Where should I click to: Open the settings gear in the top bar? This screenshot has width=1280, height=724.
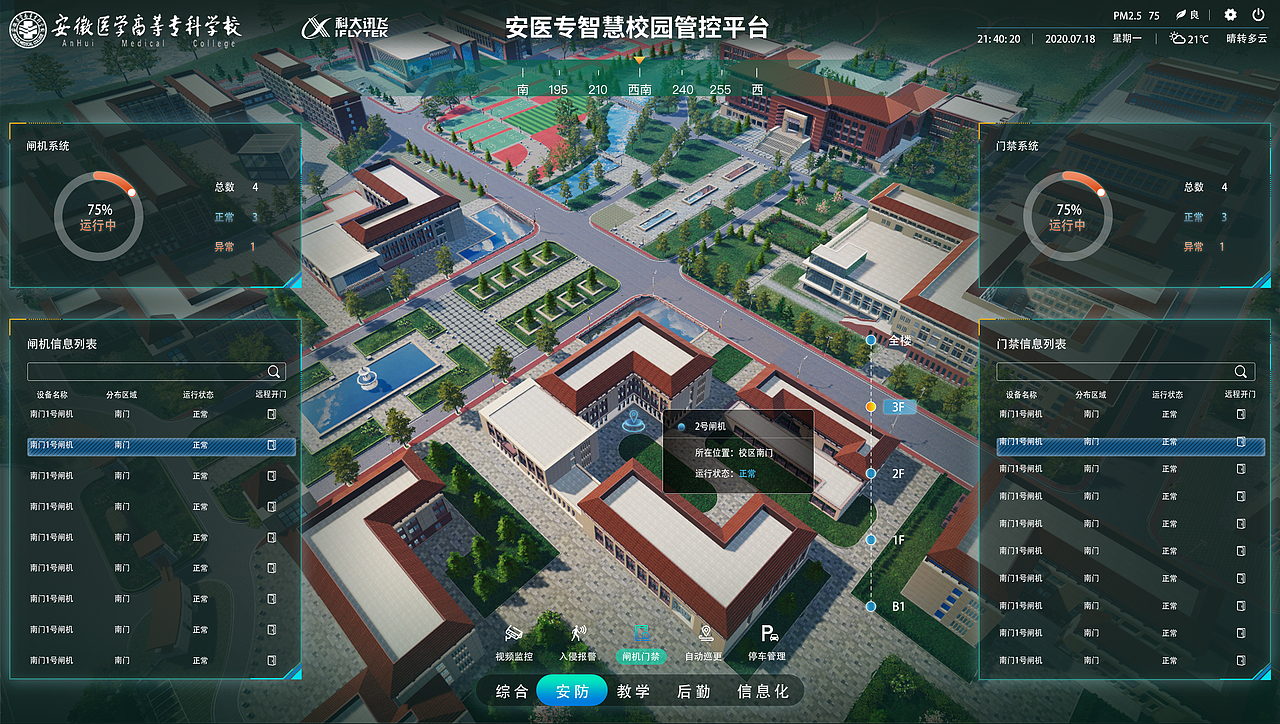(1228, 15)
